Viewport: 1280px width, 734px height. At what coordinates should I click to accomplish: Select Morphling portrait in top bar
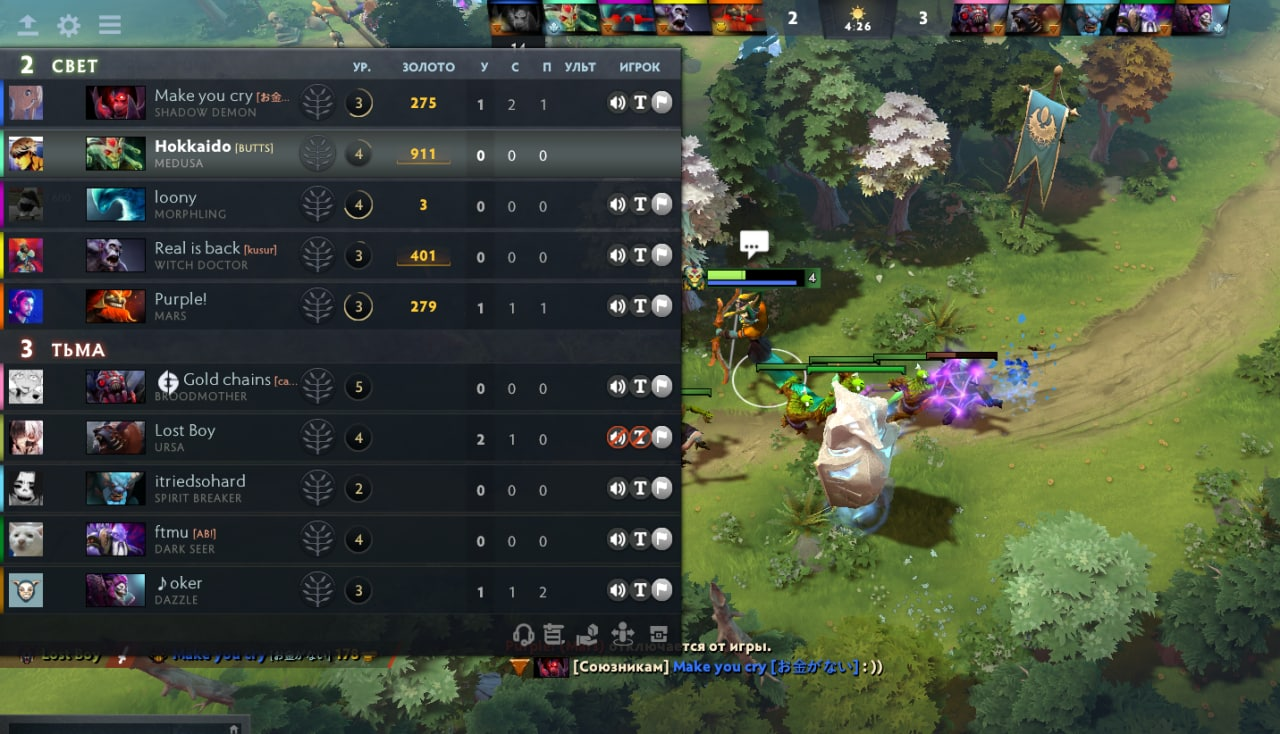pos(627,17)
